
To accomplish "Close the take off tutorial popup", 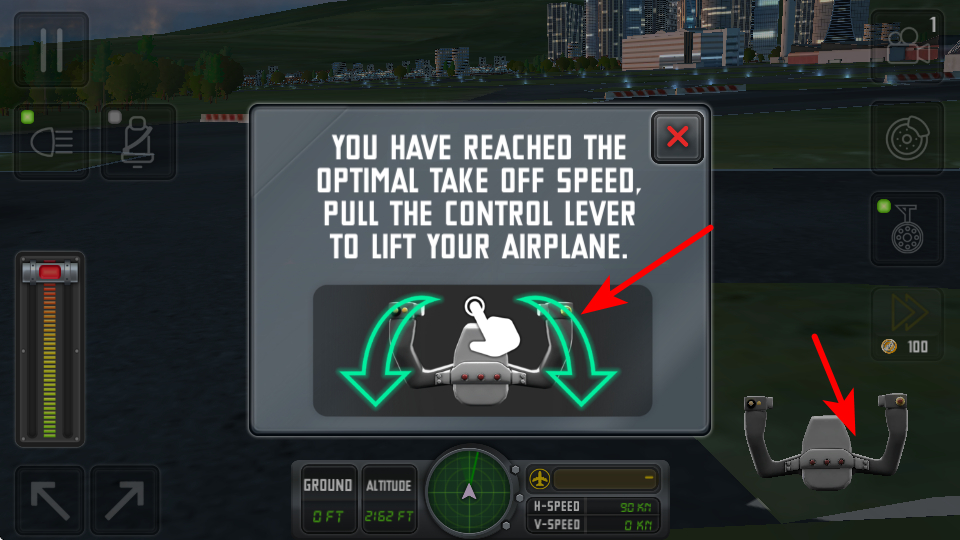I will [677, 137].
